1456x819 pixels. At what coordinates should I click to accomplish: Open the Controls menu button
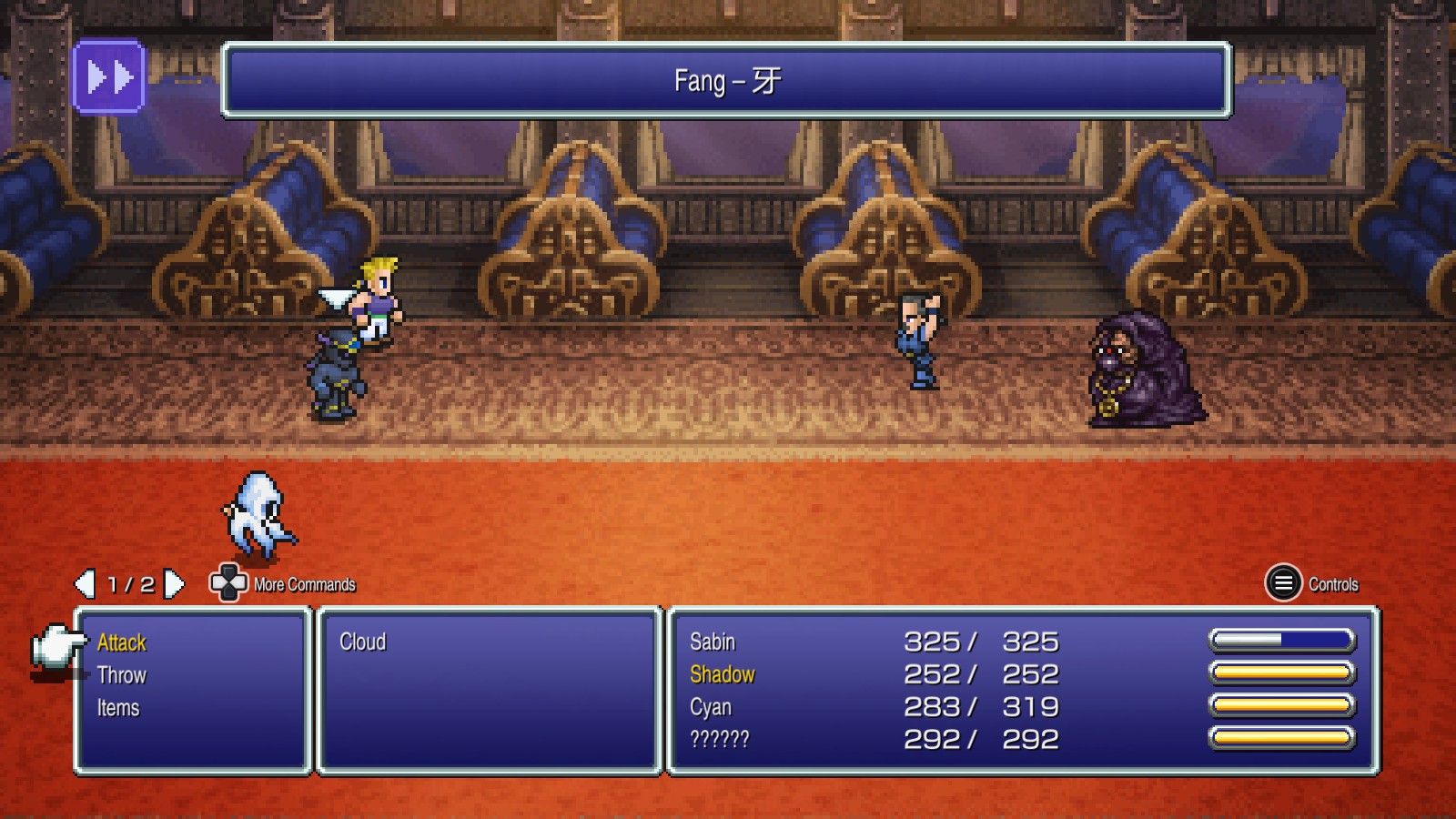pyautogui.click(x=1283, y=583)
